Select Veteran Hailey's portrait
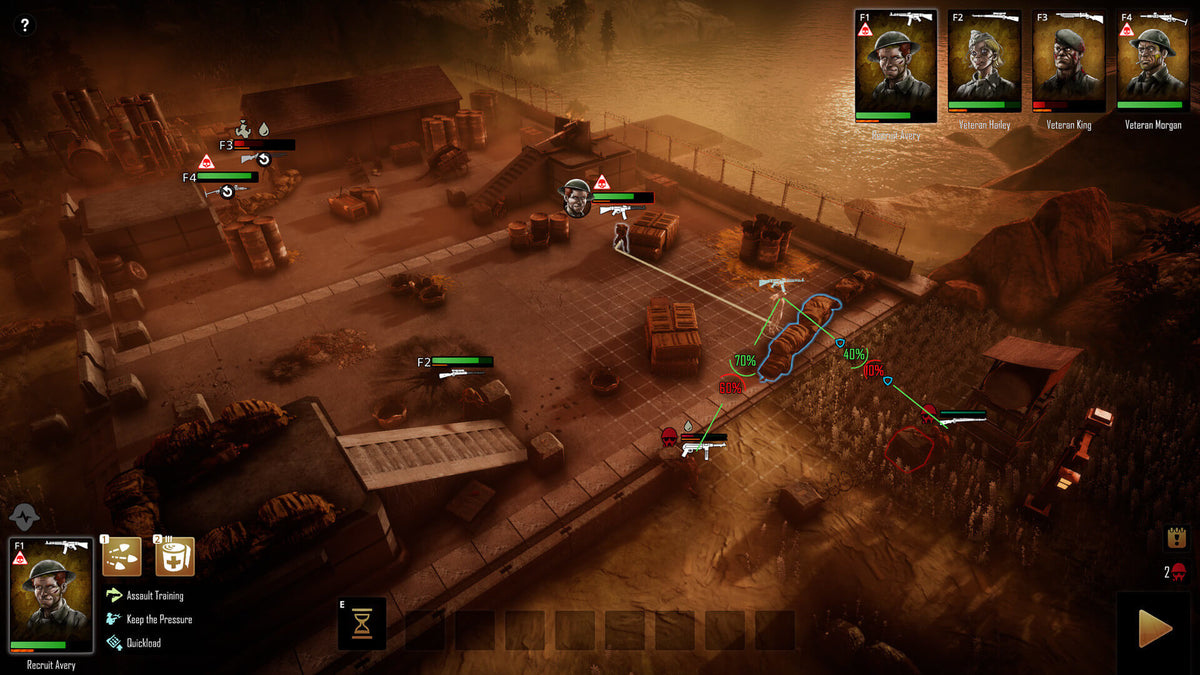1200x675 pixels. tap(984, 60)
